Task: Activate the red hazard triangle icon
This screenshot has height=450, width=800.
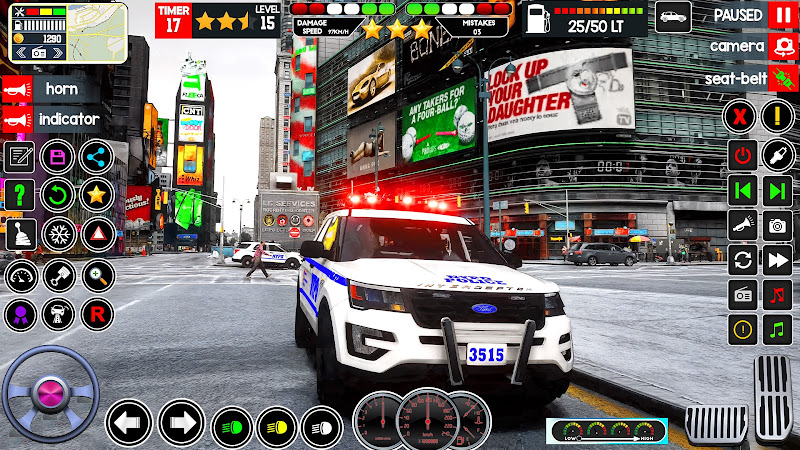Action: [x=97, y=234]
